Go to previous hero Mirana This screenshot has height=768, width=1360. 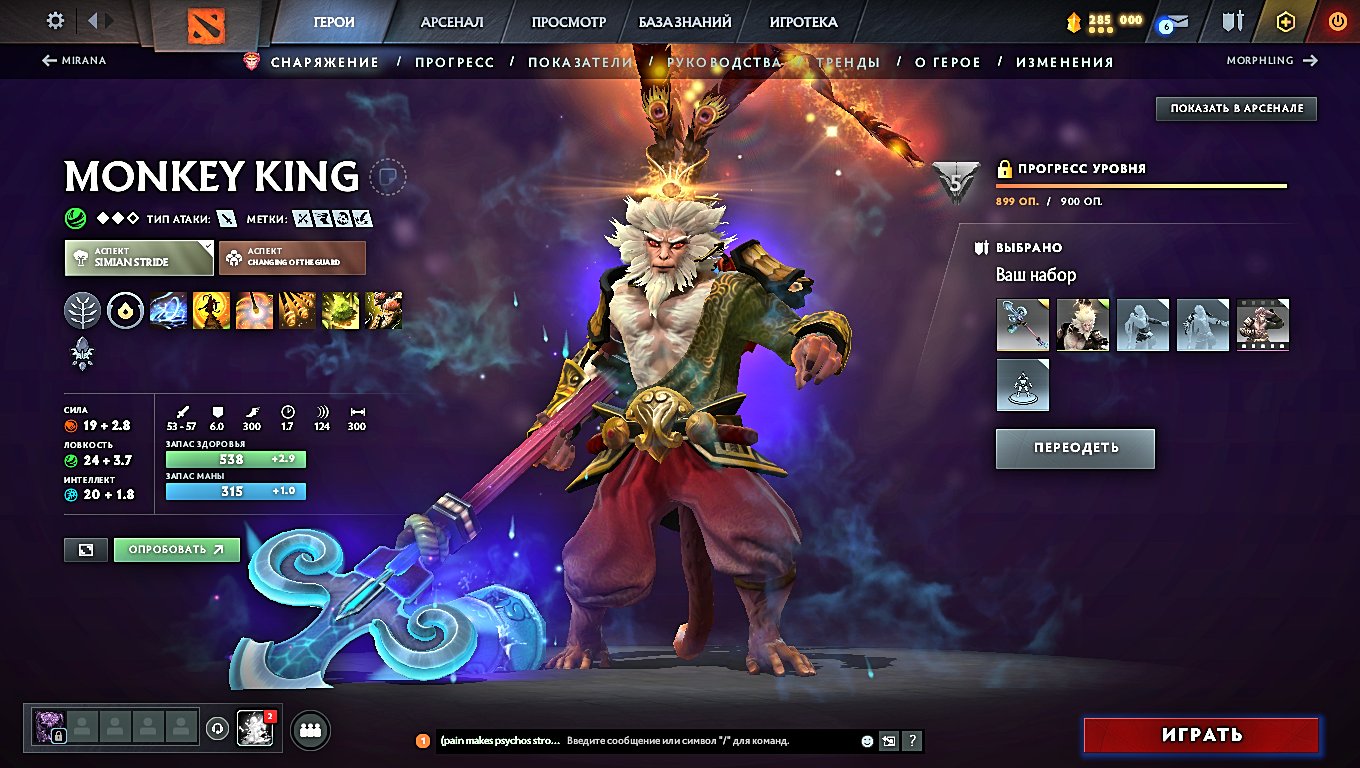tap(74, 61)
